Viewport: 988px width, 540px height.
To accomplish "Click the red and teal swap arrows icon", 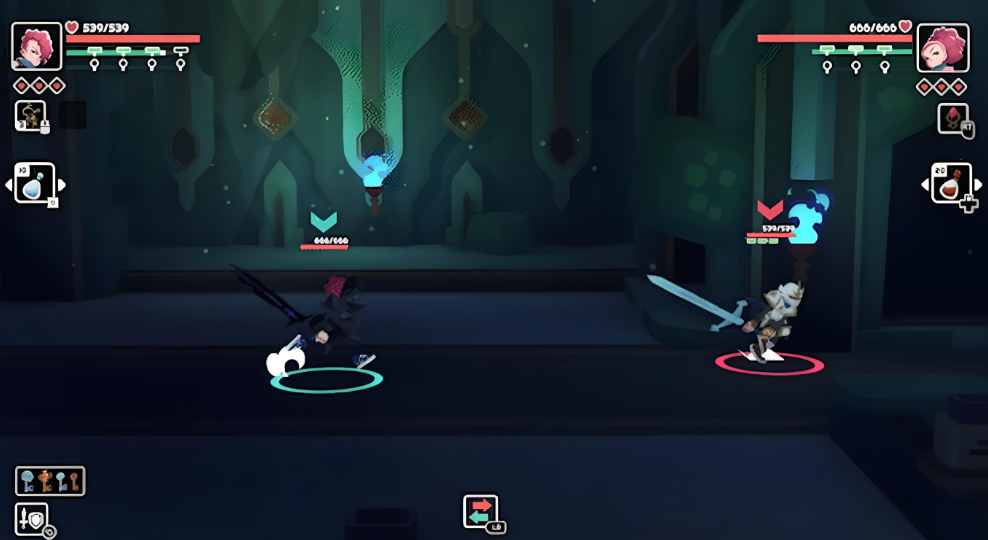I will (481, 511).
